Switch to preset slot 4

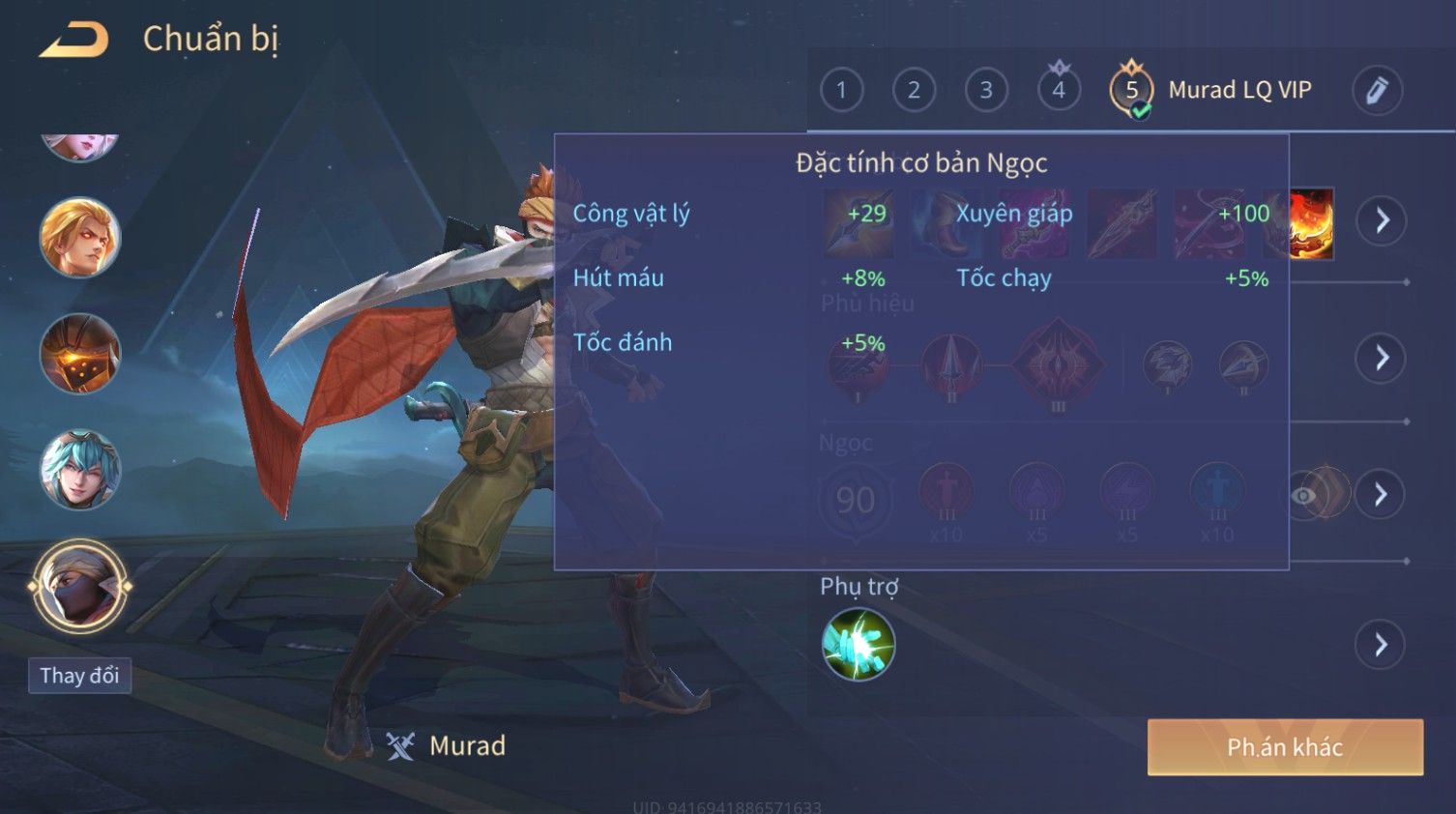coord(1059,90)
